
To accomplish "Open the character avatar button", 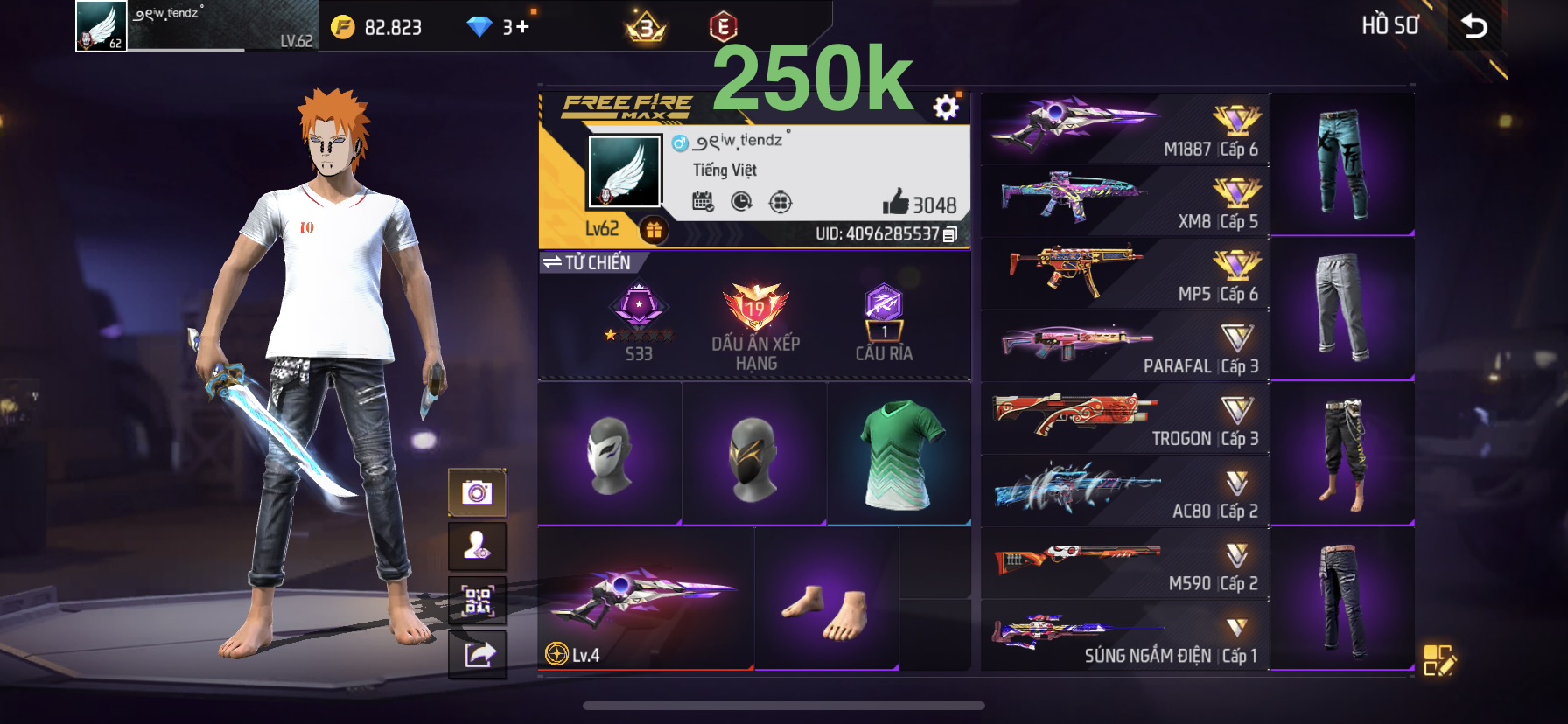I will click(477, 546).
